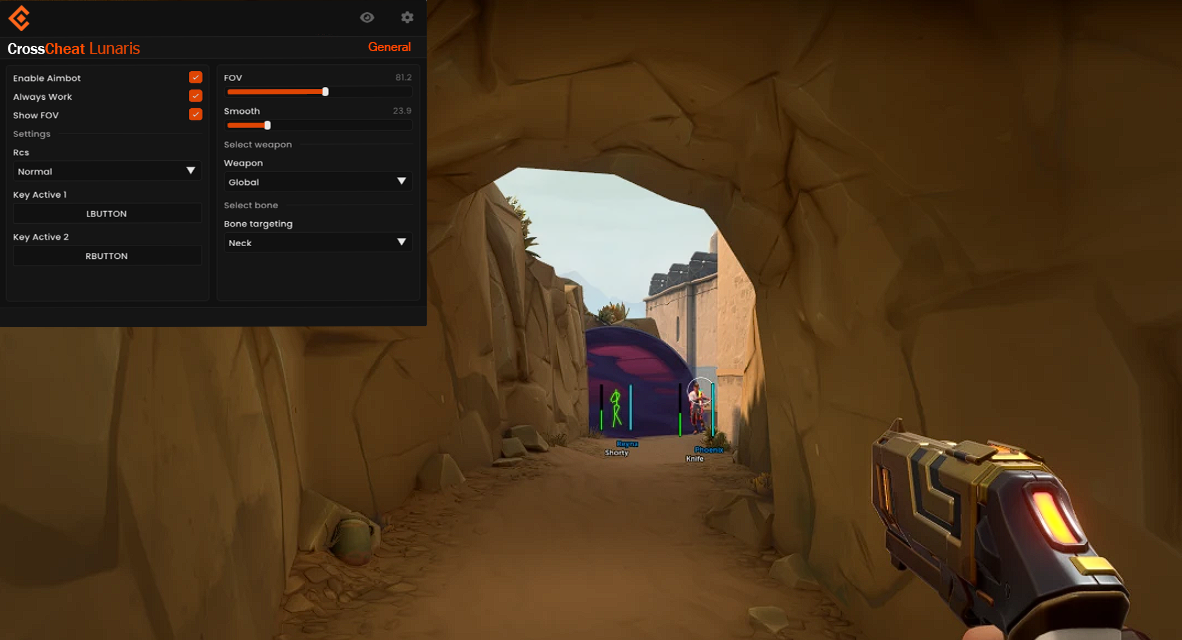Open the Weapon dropdown showing Global
Image resolution: width=1182 pixels, height=640 pixels.
tap(318, 182)
